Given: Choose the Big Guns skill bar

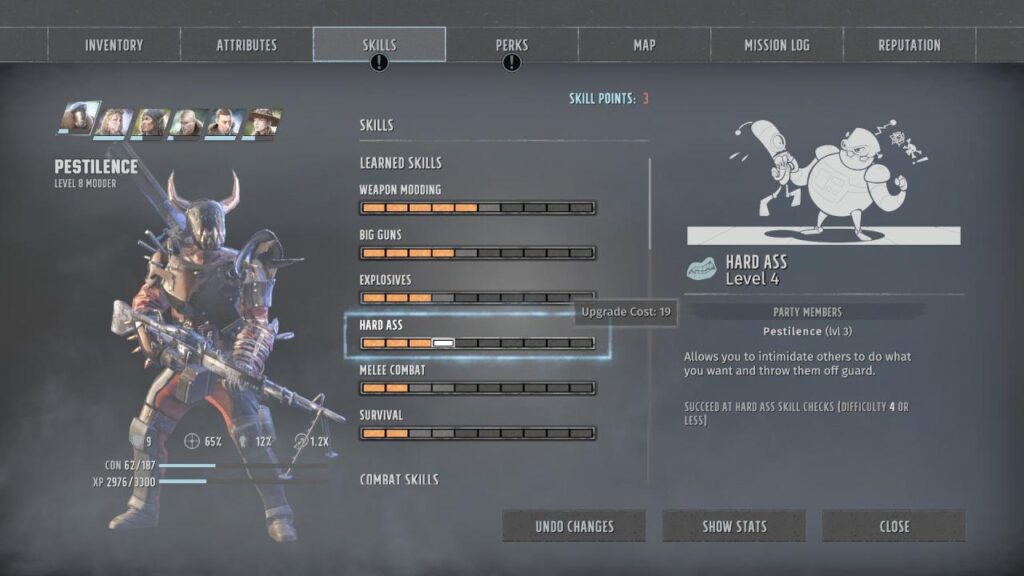Looking at the screenshot, I should click(477, 253).
